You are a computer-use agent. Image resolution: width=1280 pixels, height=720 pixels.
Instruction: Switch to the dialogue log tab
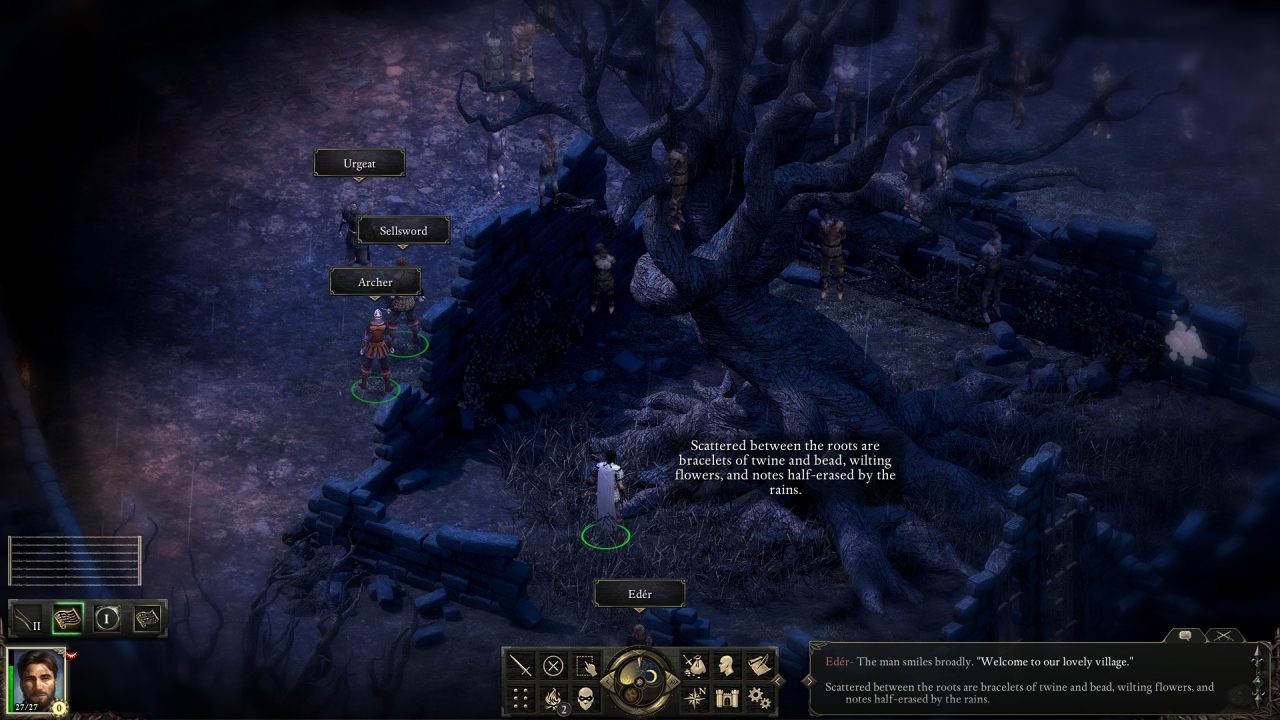tap(1184, 635)
